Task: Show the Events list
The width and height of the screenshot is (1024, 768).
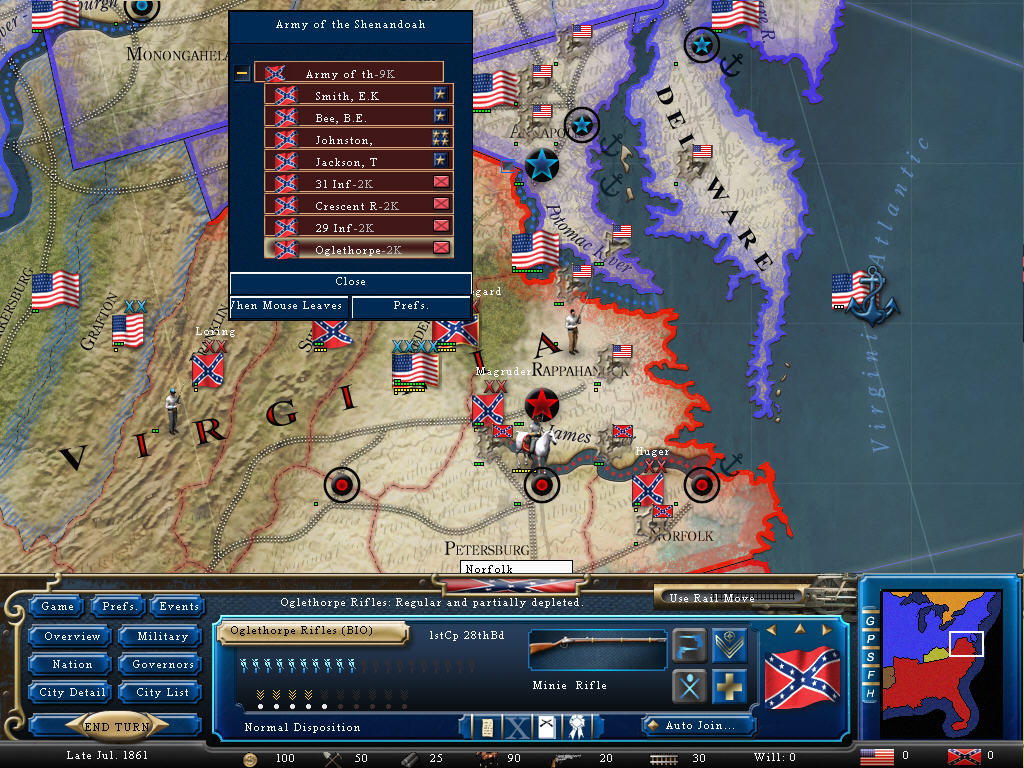Action: 179,606
